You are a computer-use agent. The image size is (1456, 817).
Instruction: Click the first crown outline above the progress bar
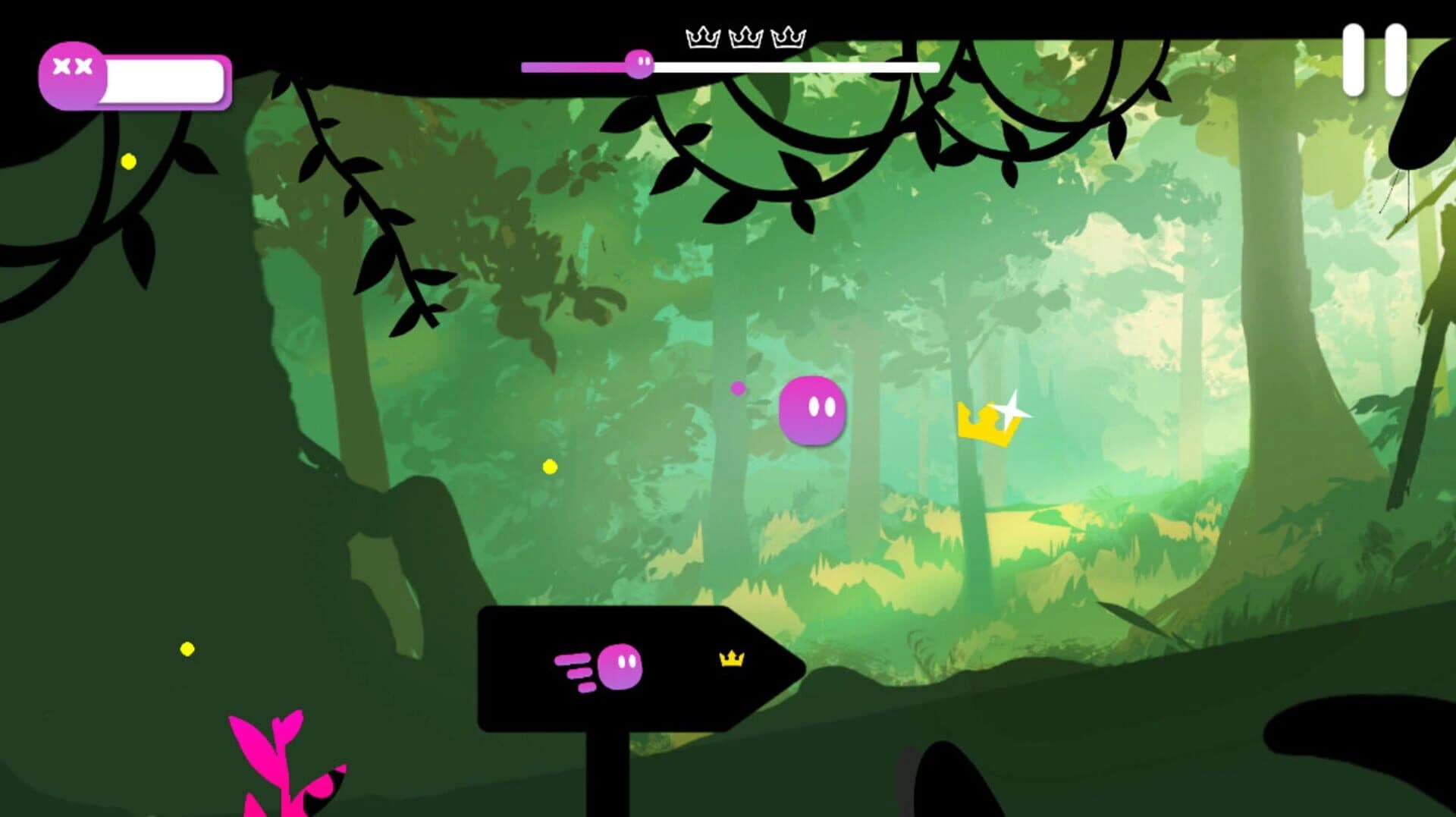click(x=702, y=35)
